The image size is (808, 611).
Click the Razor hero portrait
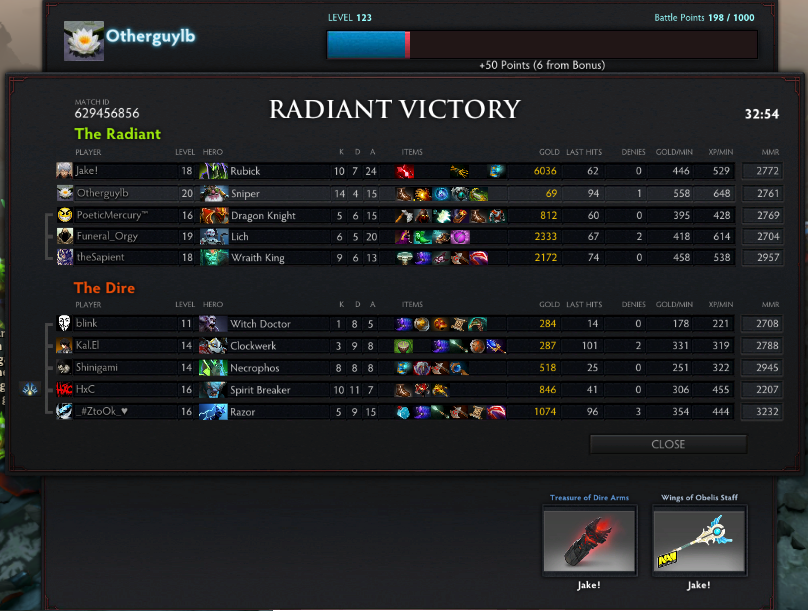tap(213, 412)
